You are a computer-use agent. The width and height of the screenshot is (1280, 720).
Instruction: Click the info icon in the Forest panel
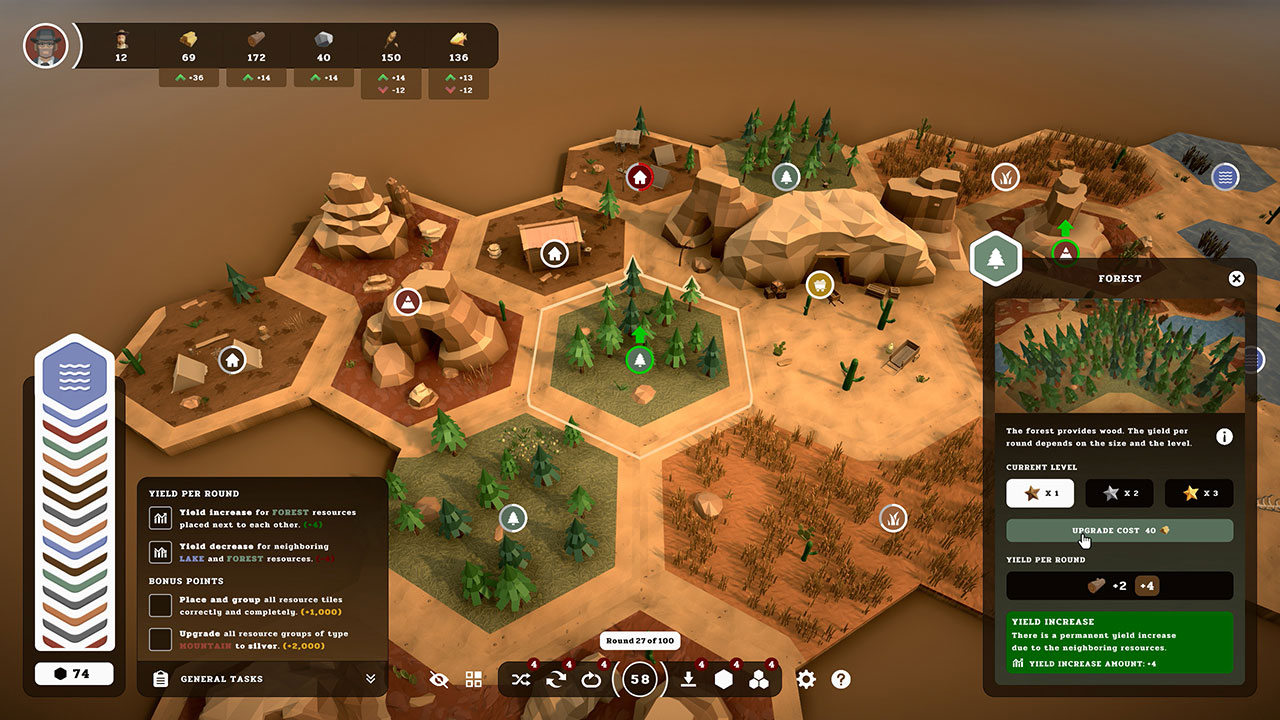tap(1225, 436)
